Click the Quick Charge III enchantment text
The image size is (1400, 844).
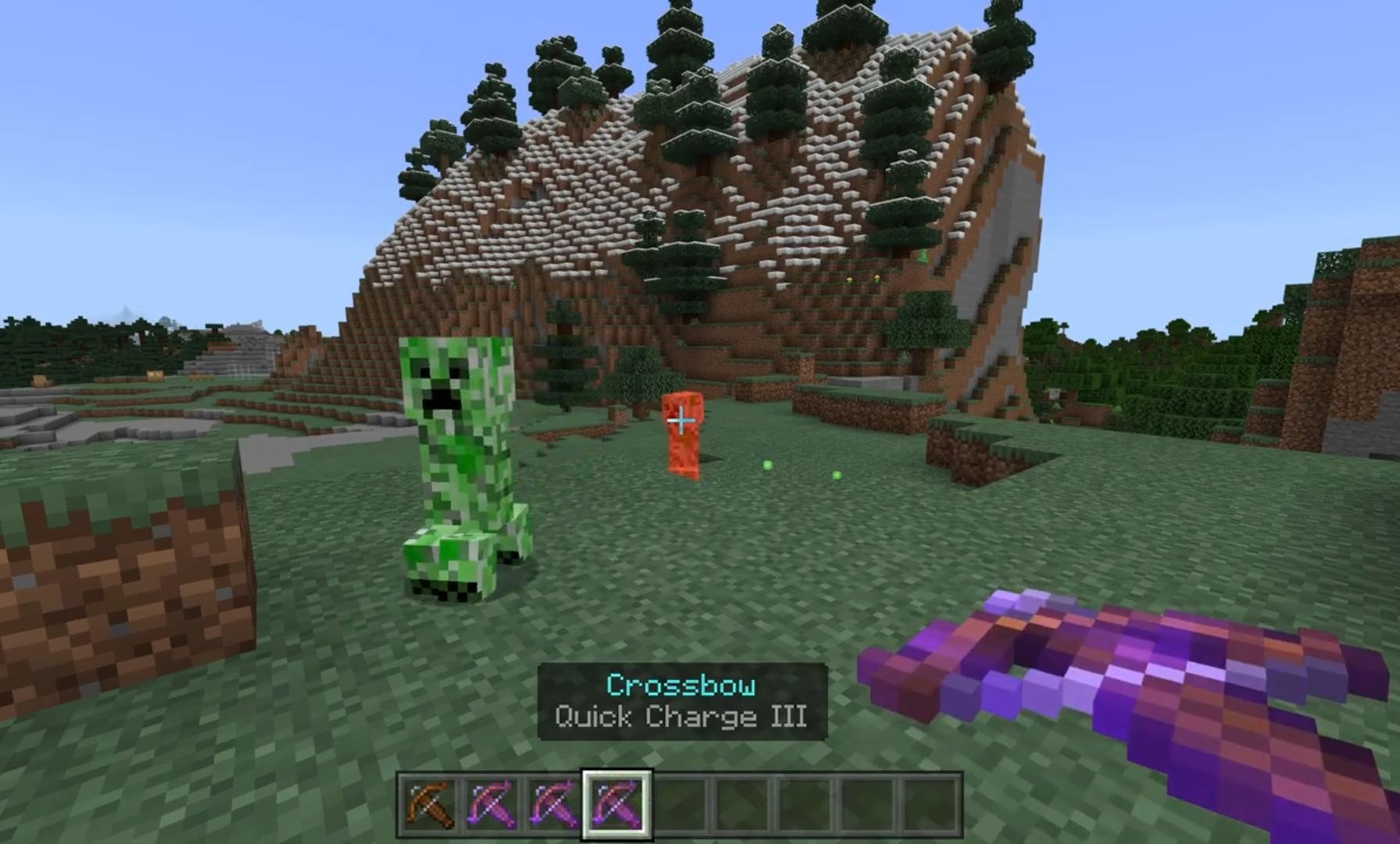click(x=680, y=717)
